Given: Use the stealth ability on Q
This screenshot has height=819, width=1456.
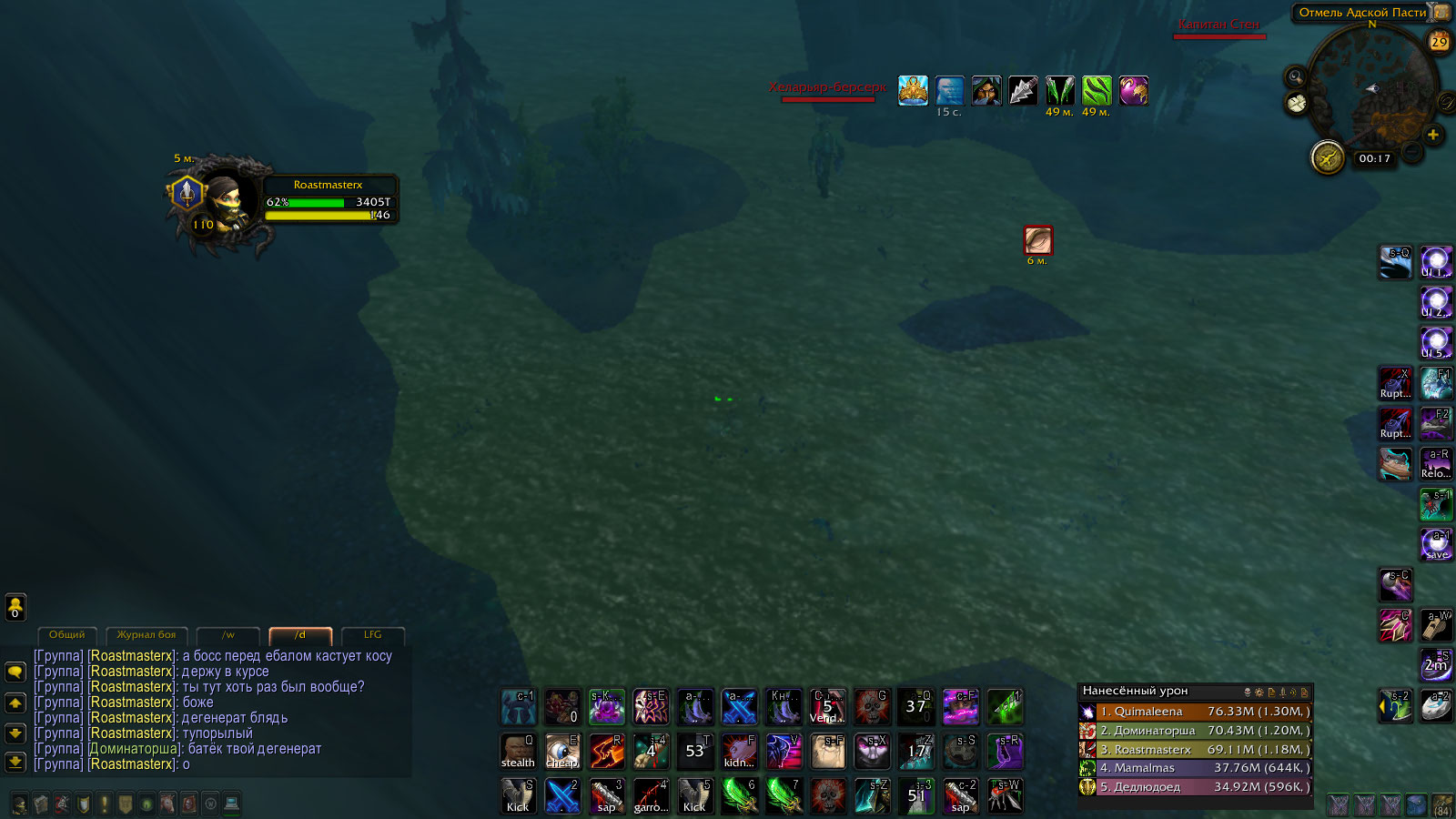Looking at the screenshot, I should pos(518,752).
